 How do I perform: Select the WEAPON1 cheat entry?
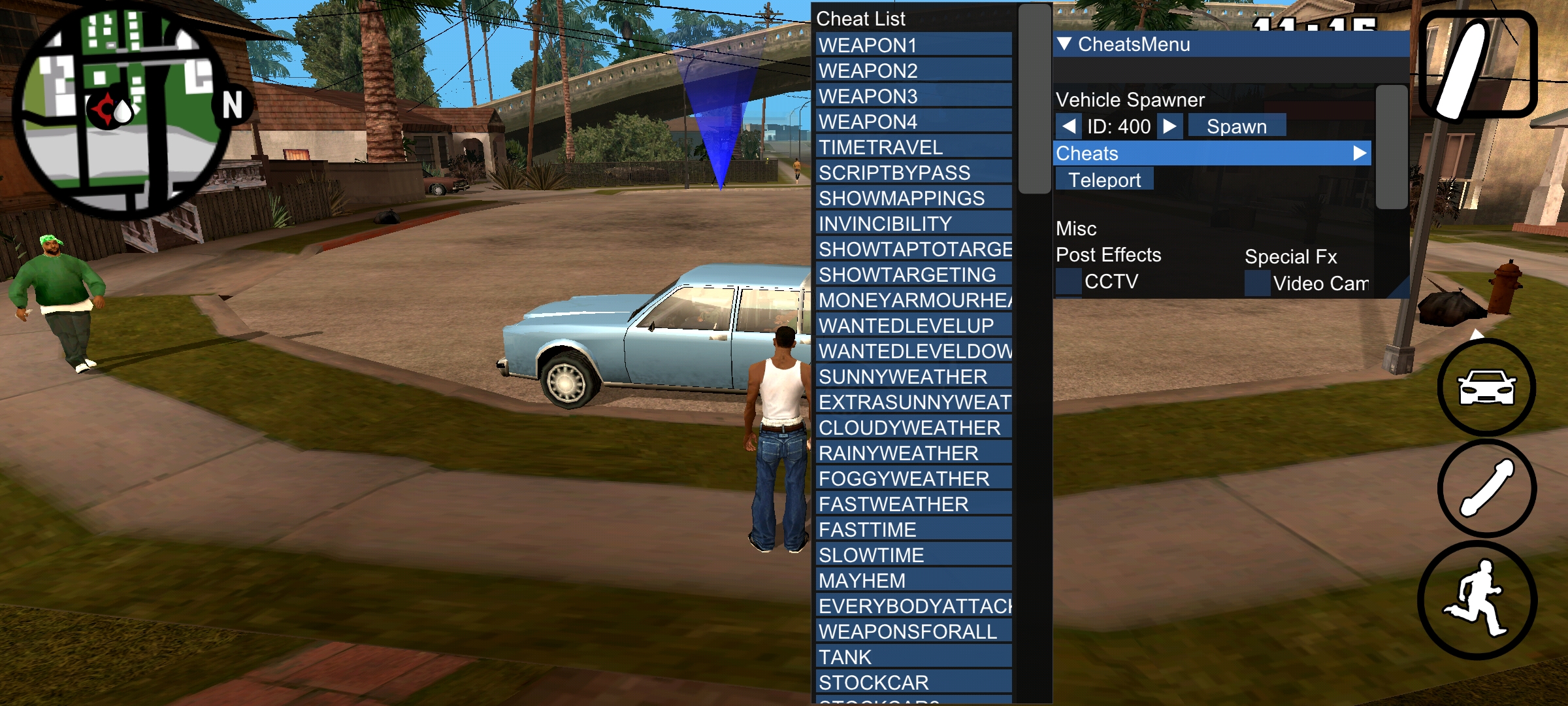tap(913, 45)
